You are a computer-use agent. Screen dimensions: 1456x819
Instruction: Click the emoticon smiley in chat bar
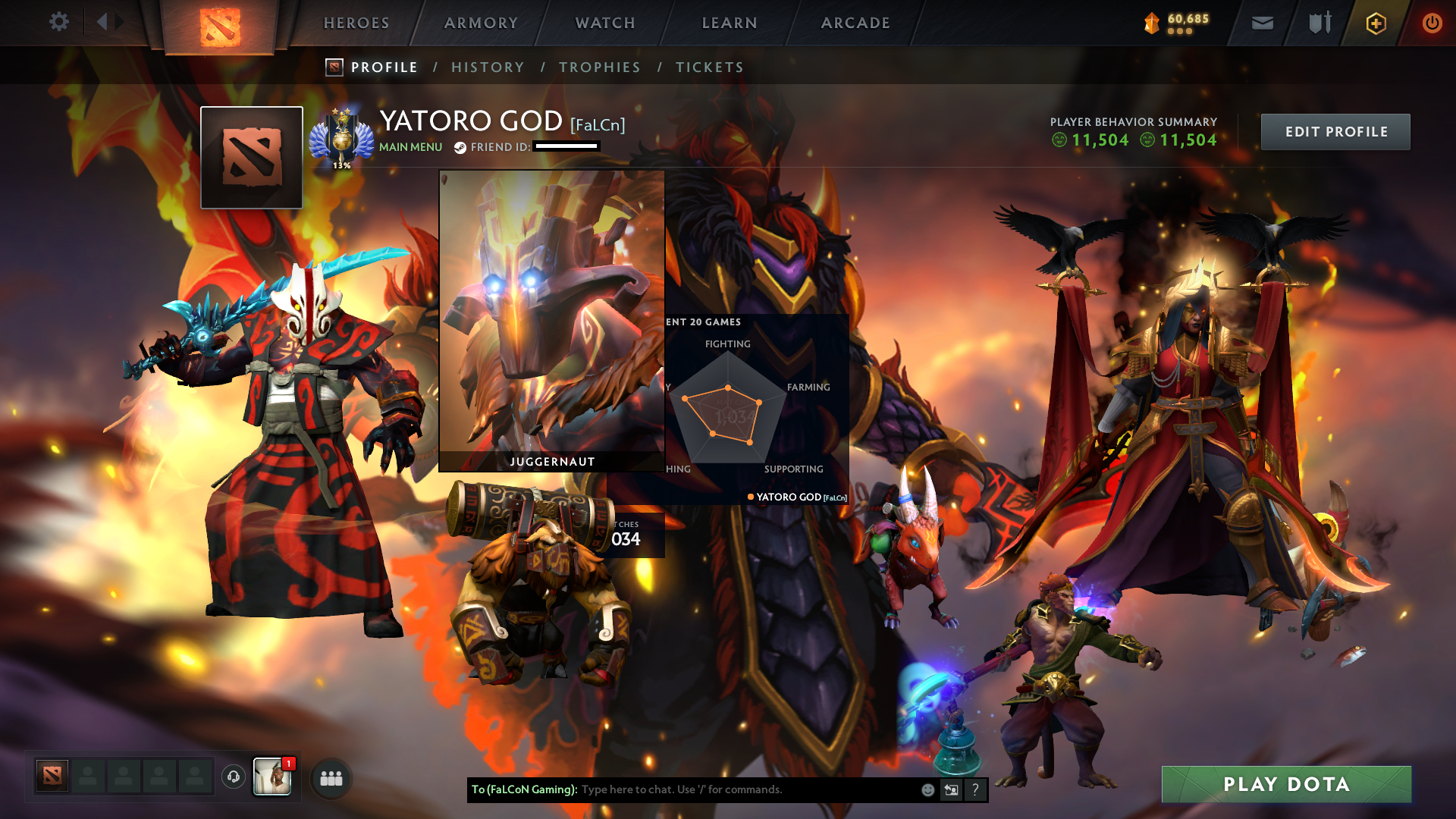coord(927,789)
